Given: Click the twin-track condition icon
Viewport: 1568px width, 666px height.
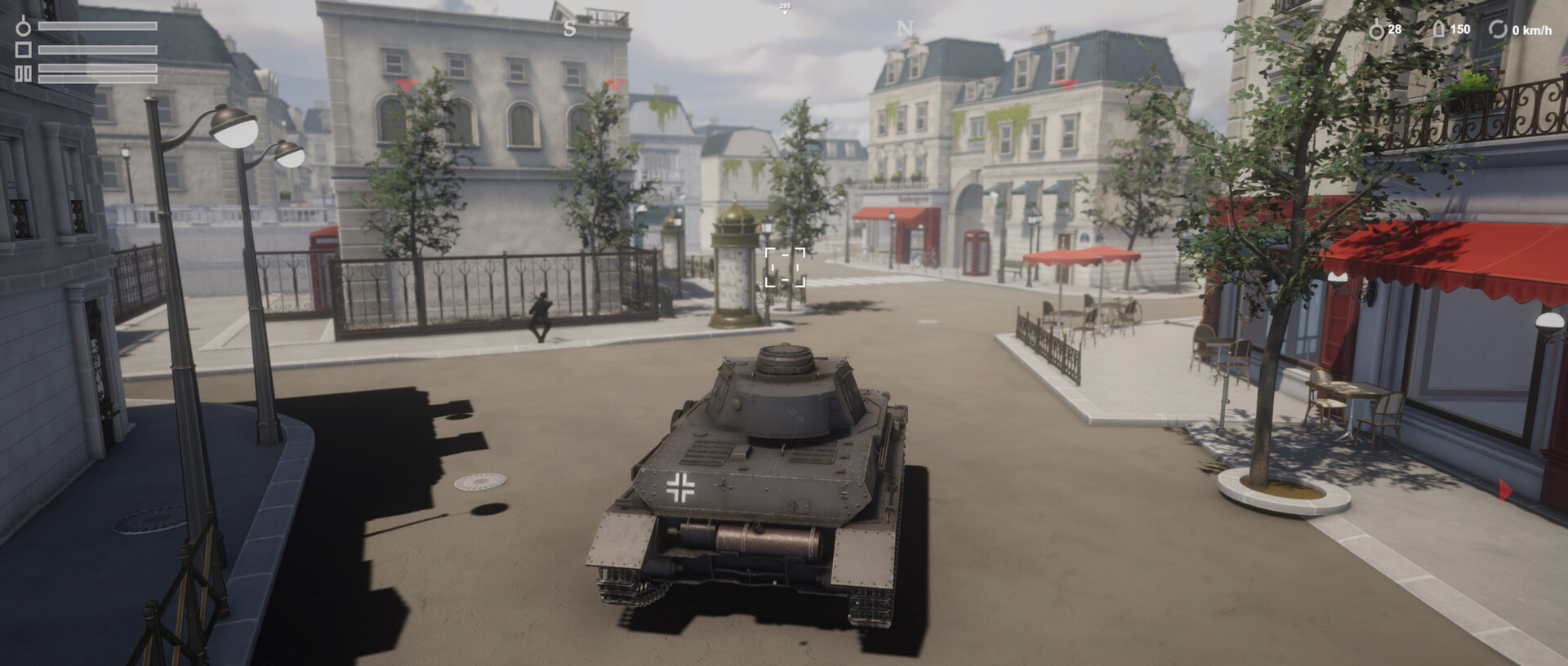Looking at the screenshot, I should coord(23,74).
